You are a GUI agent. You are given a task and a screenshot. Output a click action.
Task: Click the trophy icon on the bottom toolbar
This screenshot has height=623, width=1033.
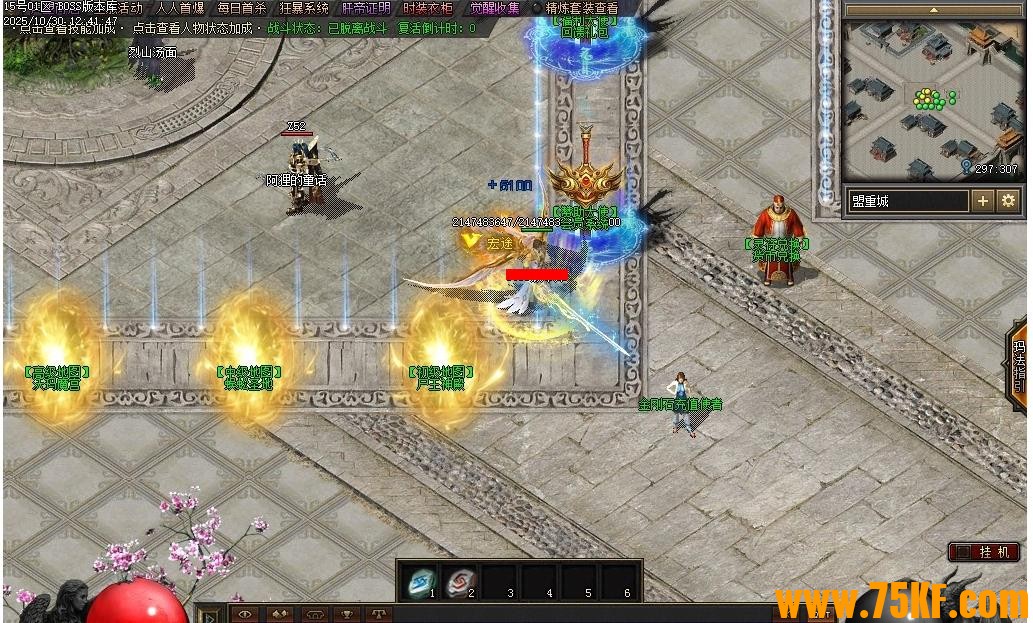[x=347, y=614]
